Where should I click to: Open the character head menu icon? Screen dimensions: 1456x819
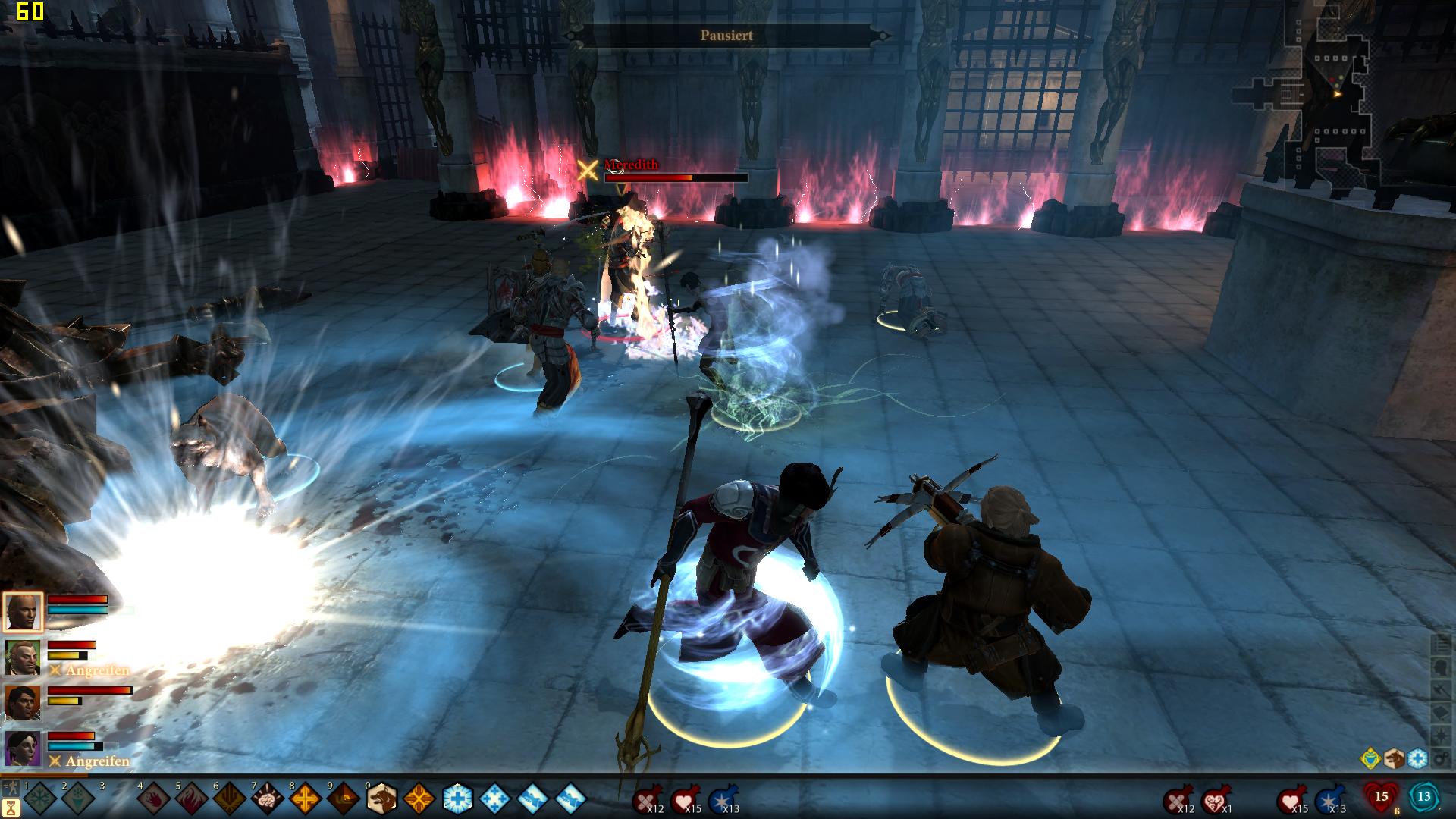pos(1442,667)
